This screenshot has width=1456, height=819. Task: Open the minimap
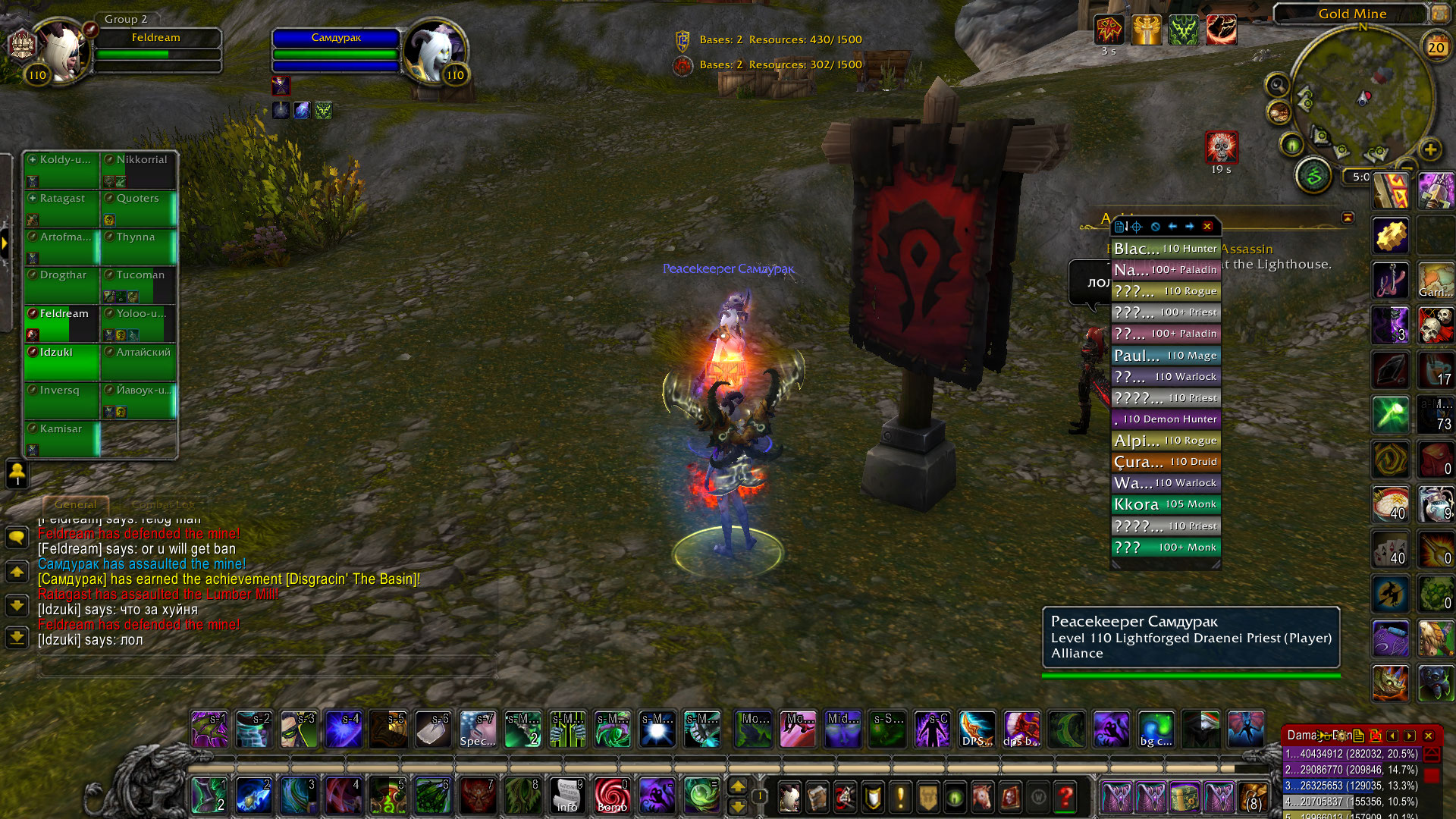point(1361,99)
